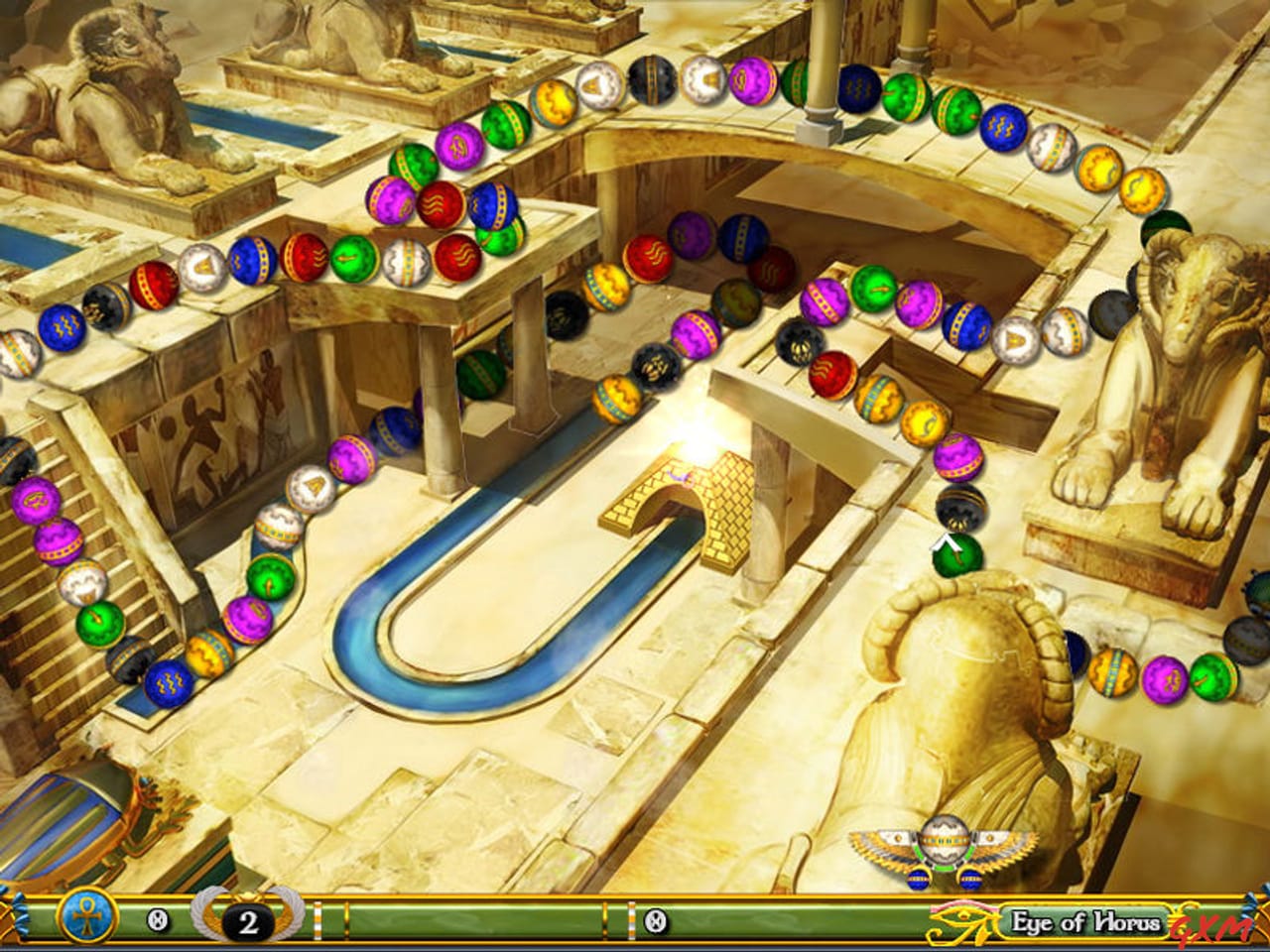The image size is (1270, 952).
Task: Click the GXM watermark in bottom corner
Action: [1209, 926]
